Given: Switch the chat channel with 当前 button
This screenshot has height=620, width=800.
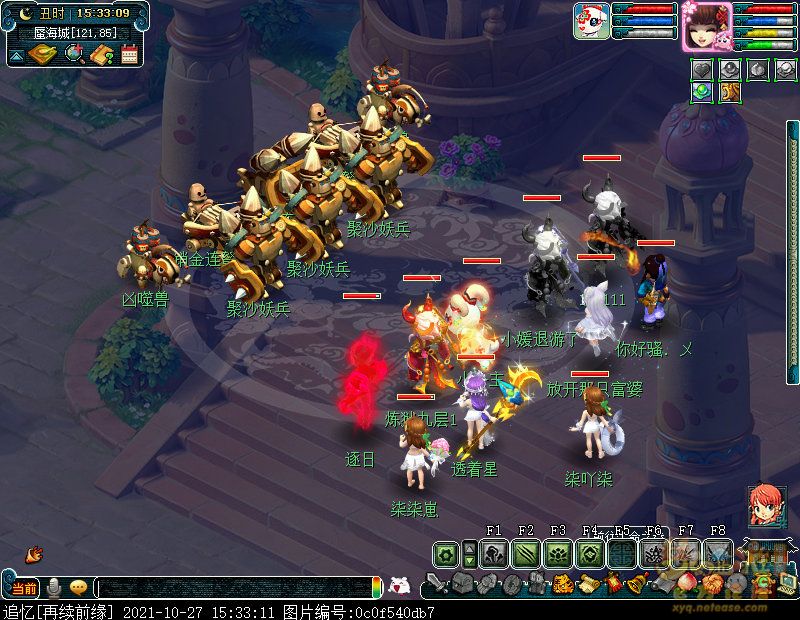Looking at the screenshot, I should [x=24, y=587].
